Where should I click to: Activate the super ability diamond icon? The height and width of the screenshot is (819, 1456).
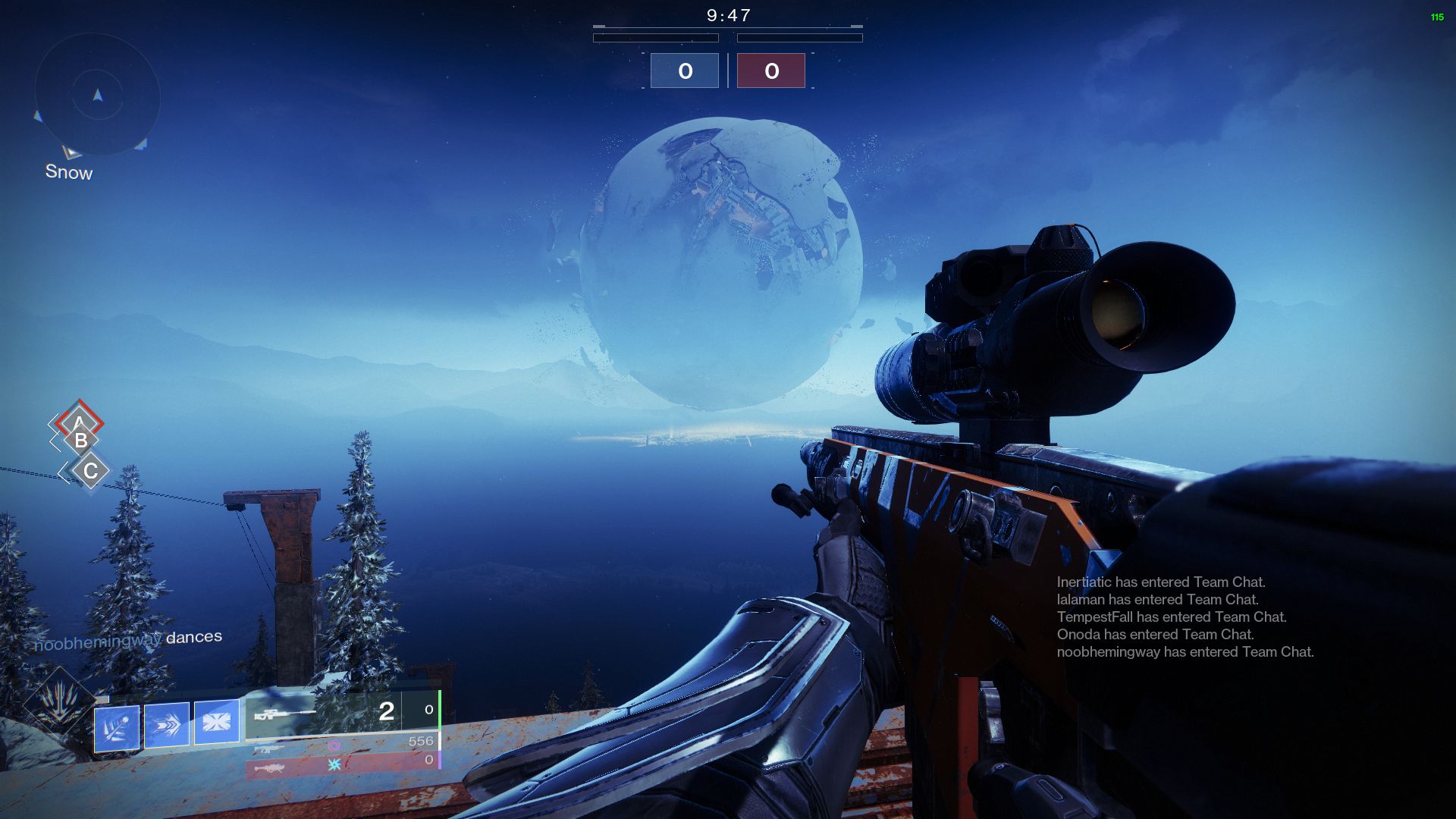click(58, 701)
